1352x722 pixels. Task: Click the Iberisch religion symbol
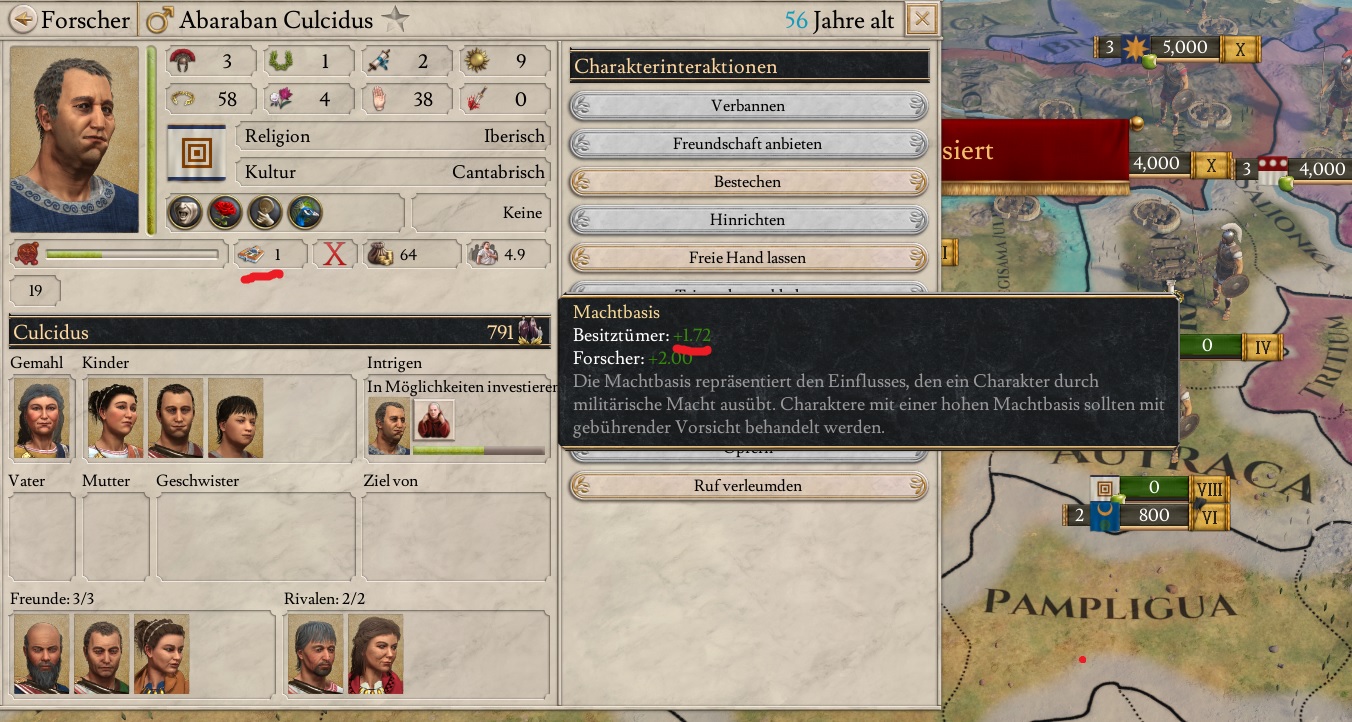coord(196,150)
